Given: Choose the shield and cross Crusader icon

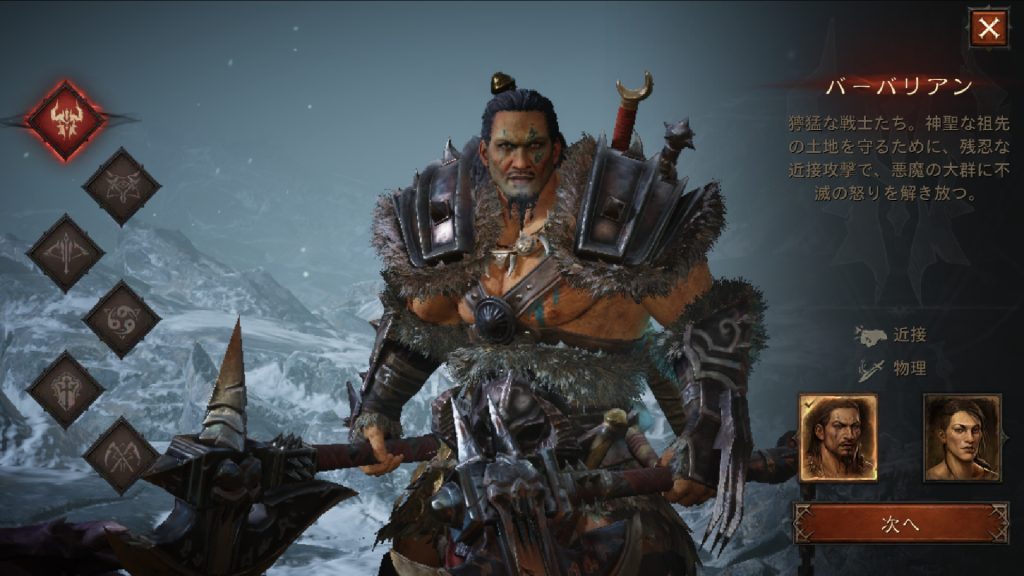Looking at the screenshot, I should tap(65, 389).
